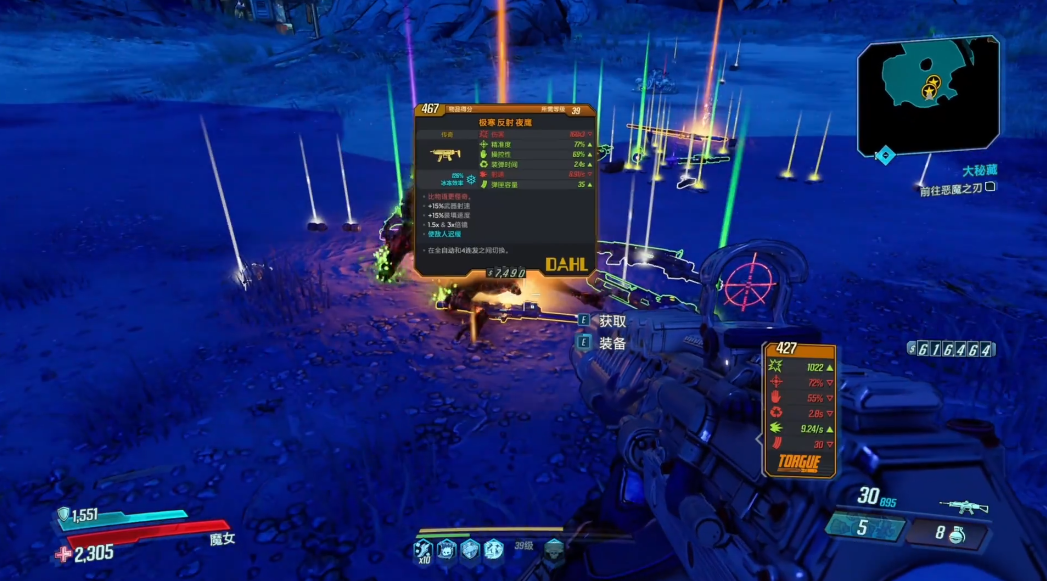
Task: Click the 前往恶魔之刃 objective tracker
Action: point(956,190)
